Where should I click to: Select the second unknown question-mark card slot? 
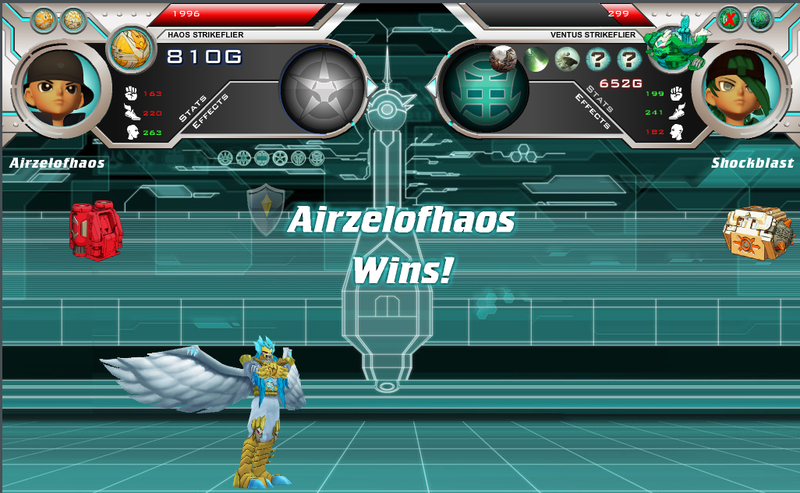coord(628,59)
